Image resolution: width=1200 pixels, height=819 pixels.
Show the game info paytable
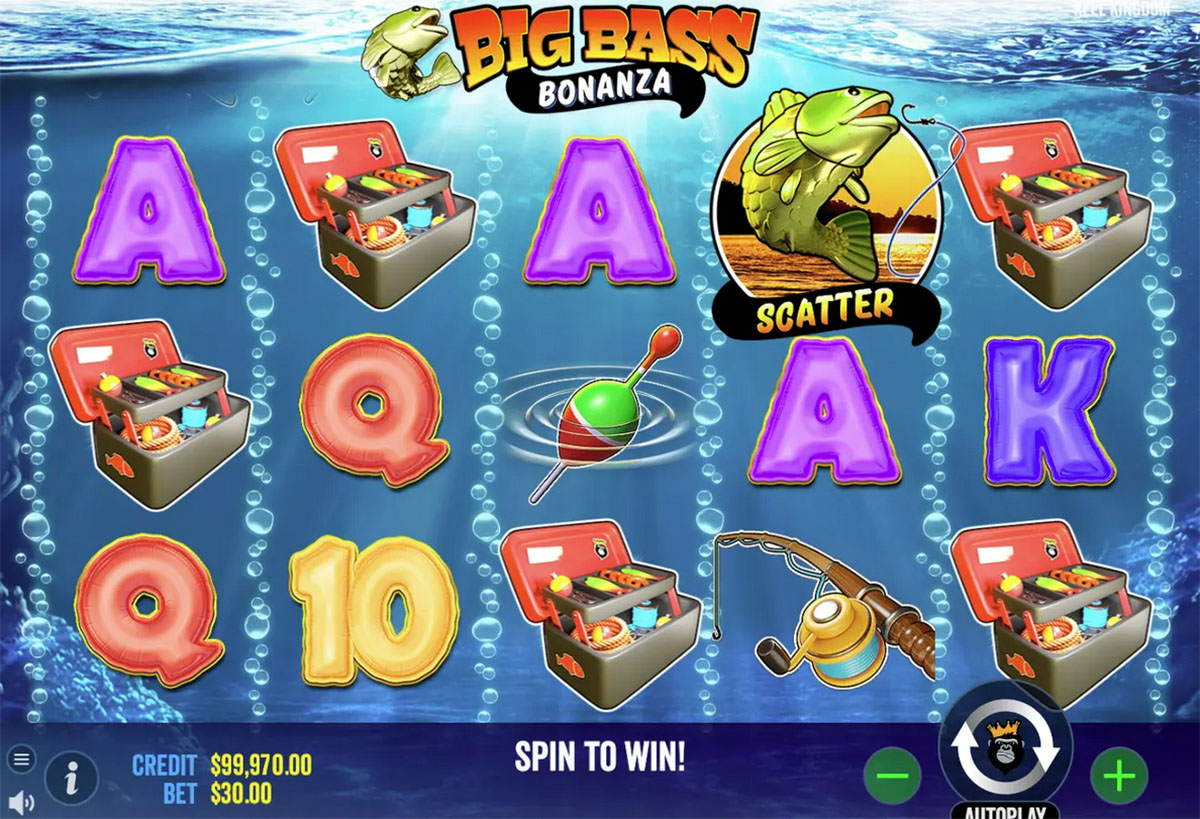[x=71, y=777]
